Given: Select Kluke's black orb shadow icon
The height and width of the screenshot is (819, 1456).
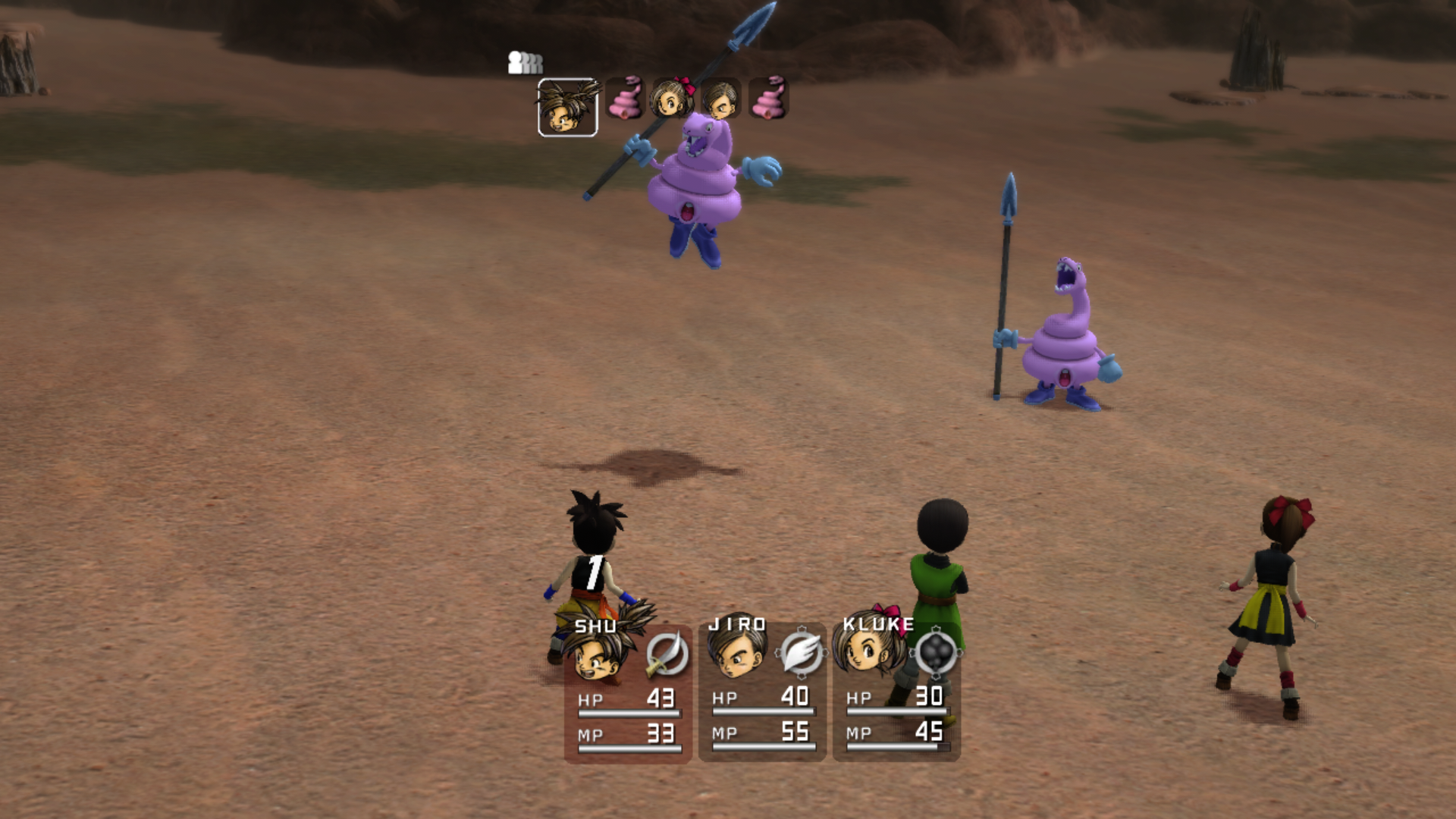Looking at the screenshot, I should point(936,651).
